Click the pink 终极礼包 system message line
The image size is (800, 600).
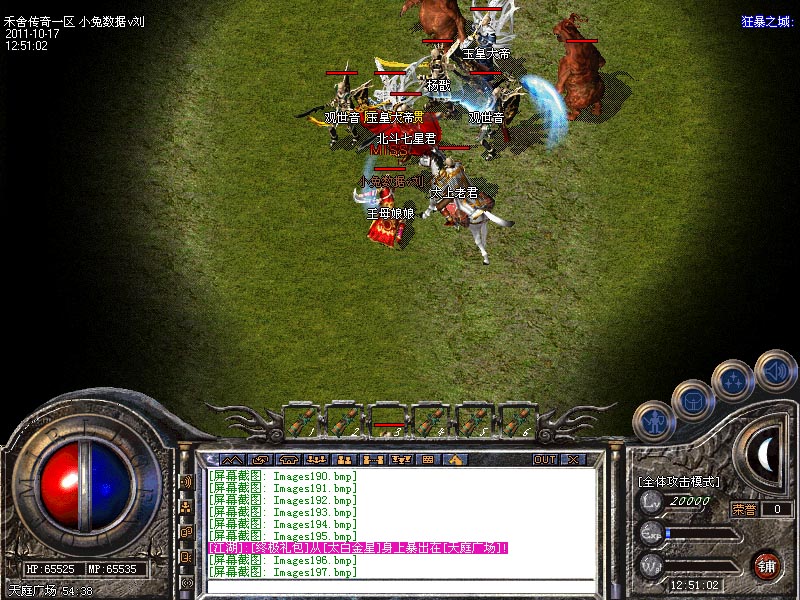tap(357, 548)
